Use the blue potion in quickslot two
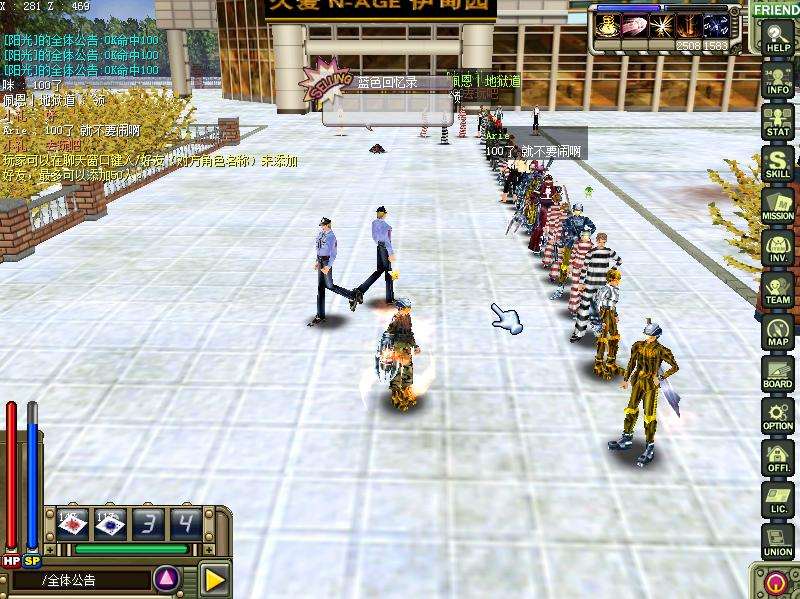This screenshot has height=599, width=800. pos(111,523)
